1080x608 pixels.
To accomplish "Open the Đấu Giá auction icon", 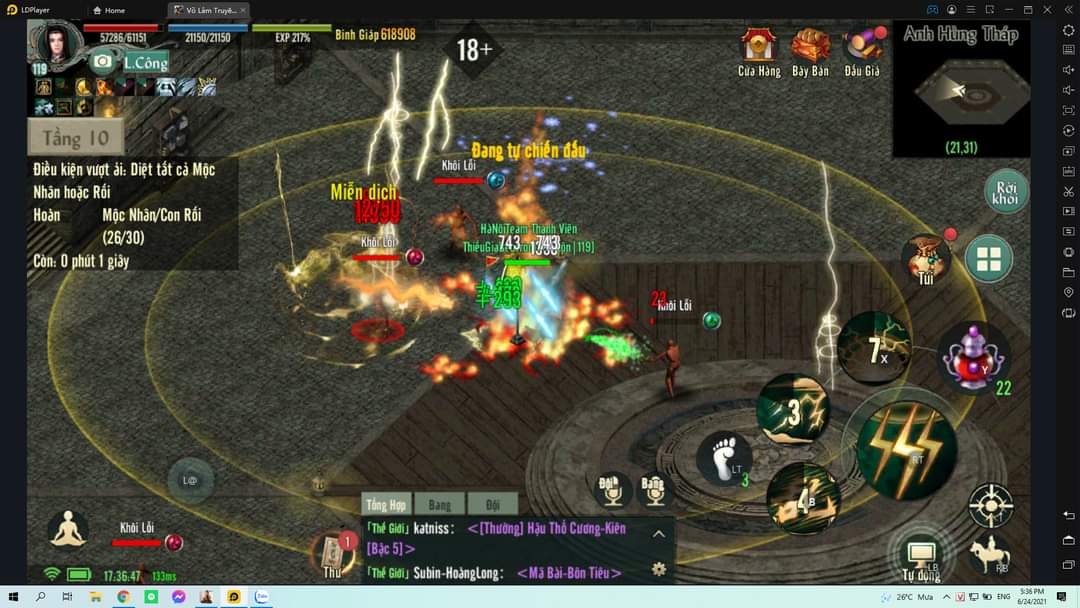I will tap(862, 50).
